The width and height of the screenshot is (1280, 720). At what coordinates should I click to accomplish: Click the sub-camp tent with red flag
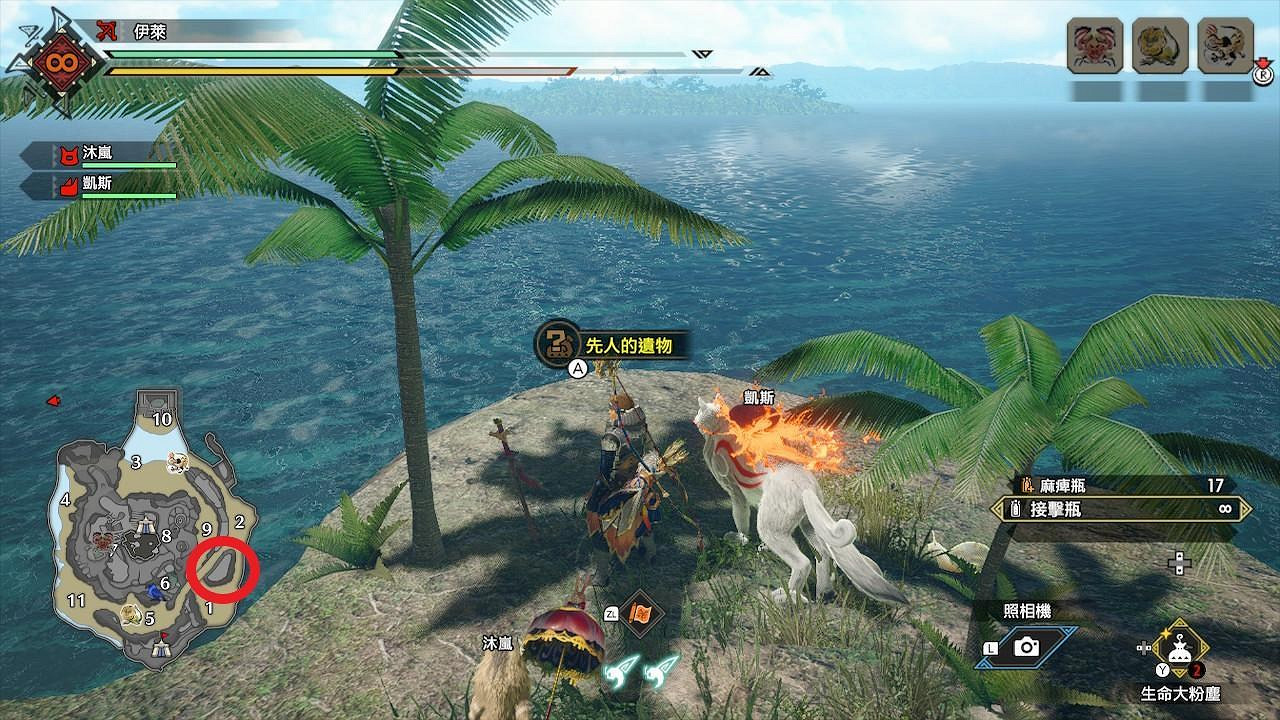(x=159, y=646)
